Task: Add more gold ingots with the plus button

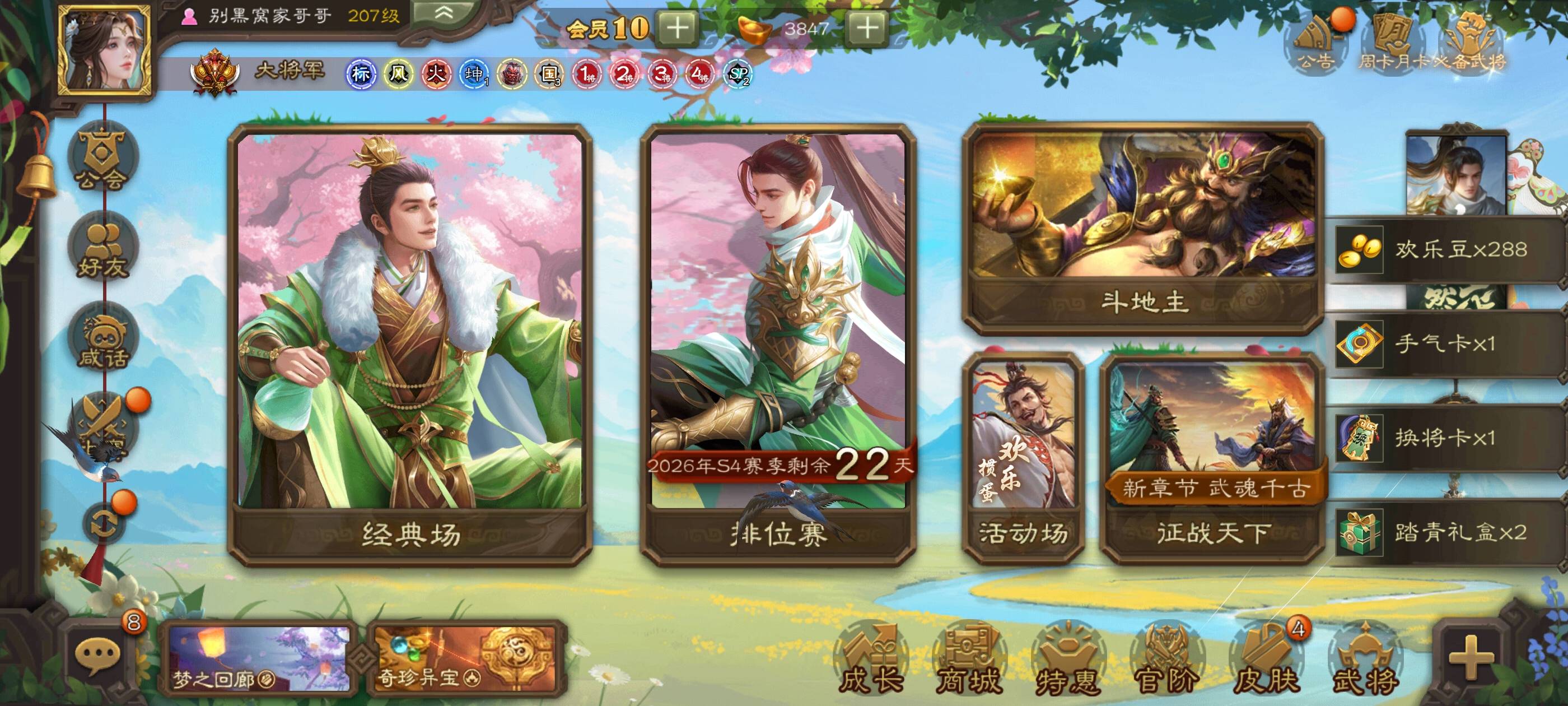Action: (x=867, y=28)
